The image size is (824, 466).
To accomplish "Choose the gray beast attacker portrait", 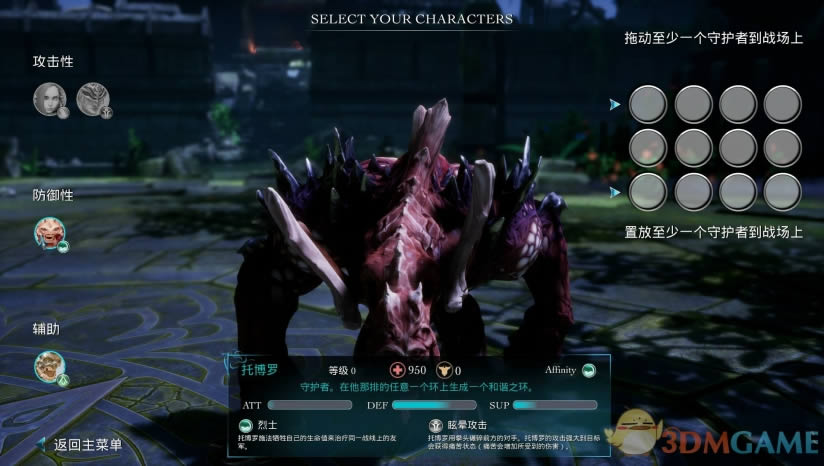I will tap(93, 98).
